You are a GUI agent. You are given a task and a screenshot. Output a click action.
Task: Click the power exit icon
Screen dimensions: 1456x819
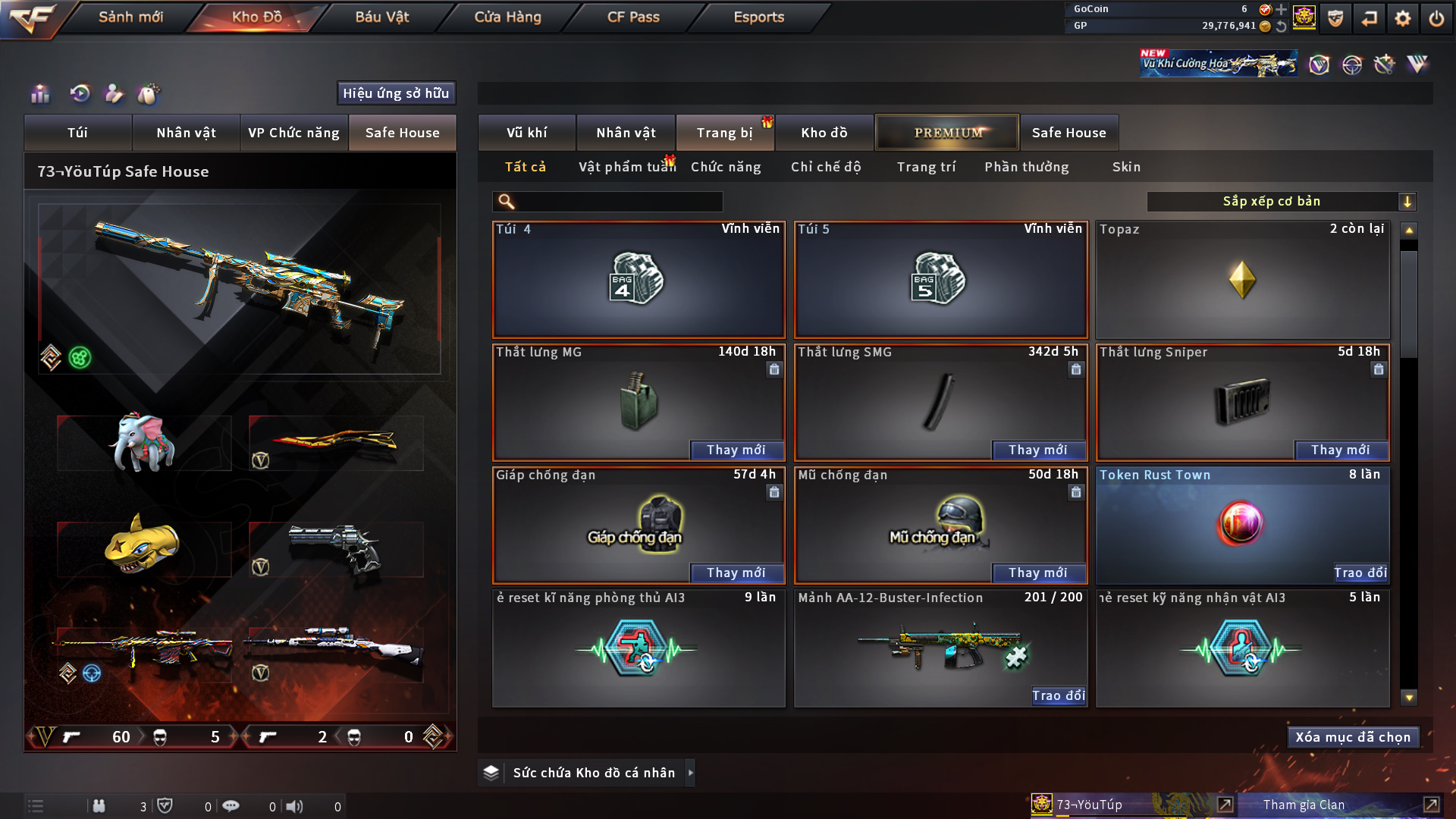point(1436,18)
